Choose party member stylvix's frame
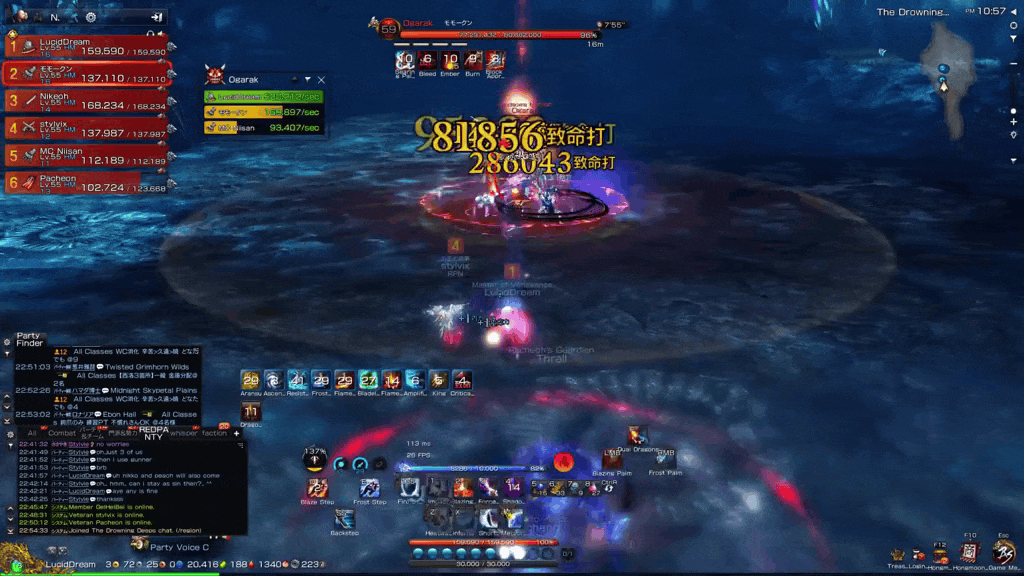 click(x=88, y=128)
